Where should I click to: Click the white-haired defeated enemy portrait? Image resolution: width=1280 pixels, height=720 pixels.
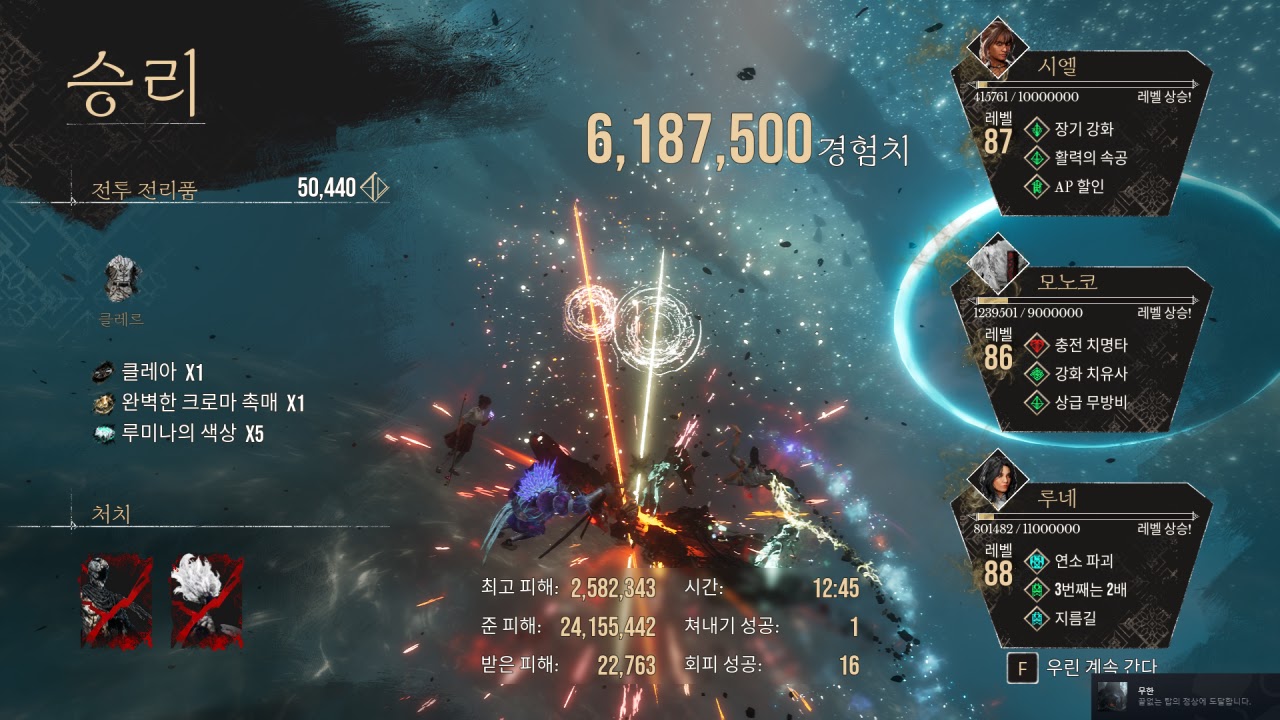coord(206,601)
